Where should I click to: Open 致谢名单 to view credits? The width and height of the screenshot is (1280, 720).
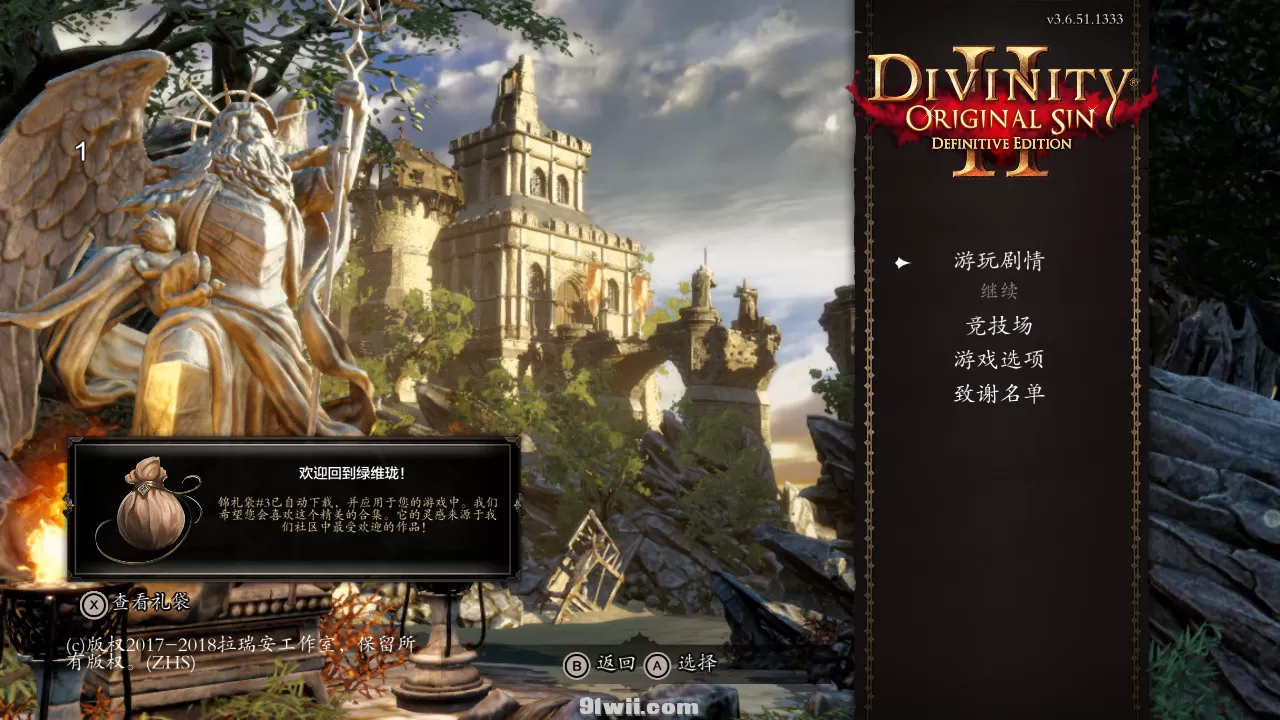(x=997, y=394)
